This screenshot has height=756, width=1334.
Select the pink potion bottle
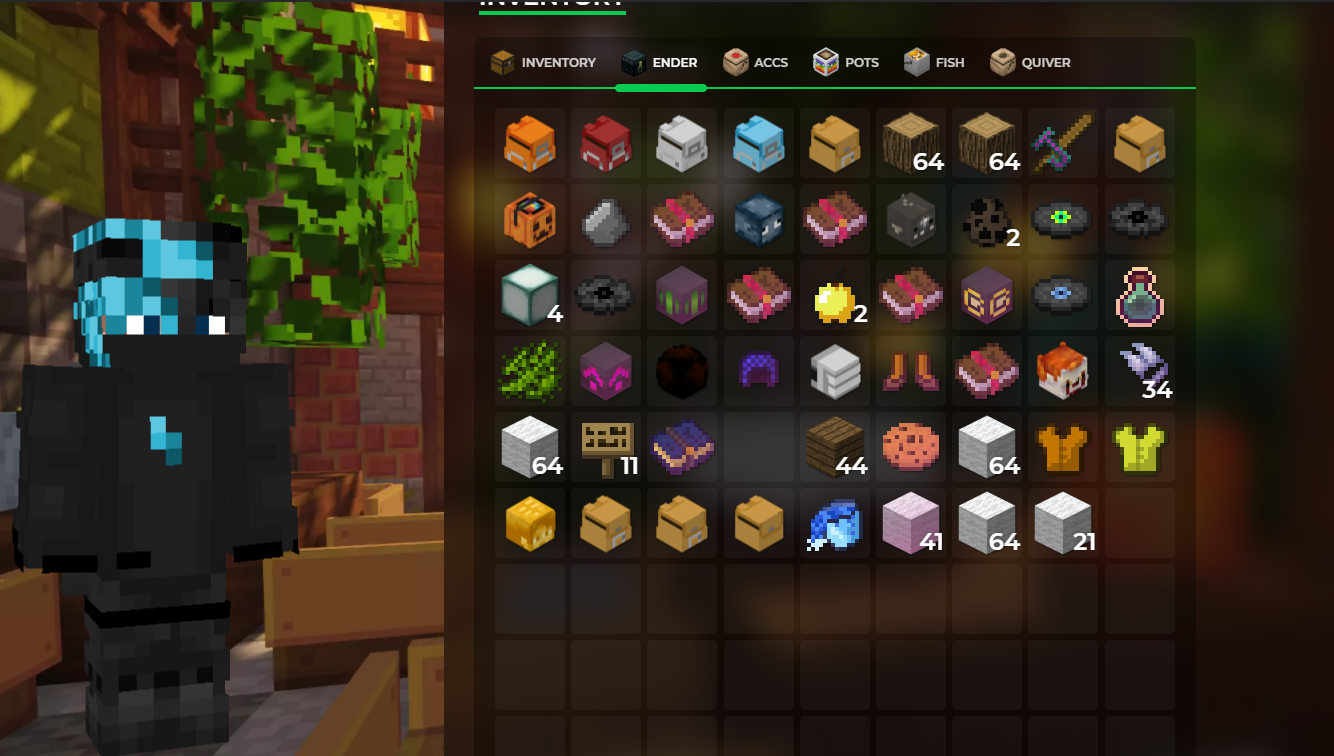pos(1139,295)
